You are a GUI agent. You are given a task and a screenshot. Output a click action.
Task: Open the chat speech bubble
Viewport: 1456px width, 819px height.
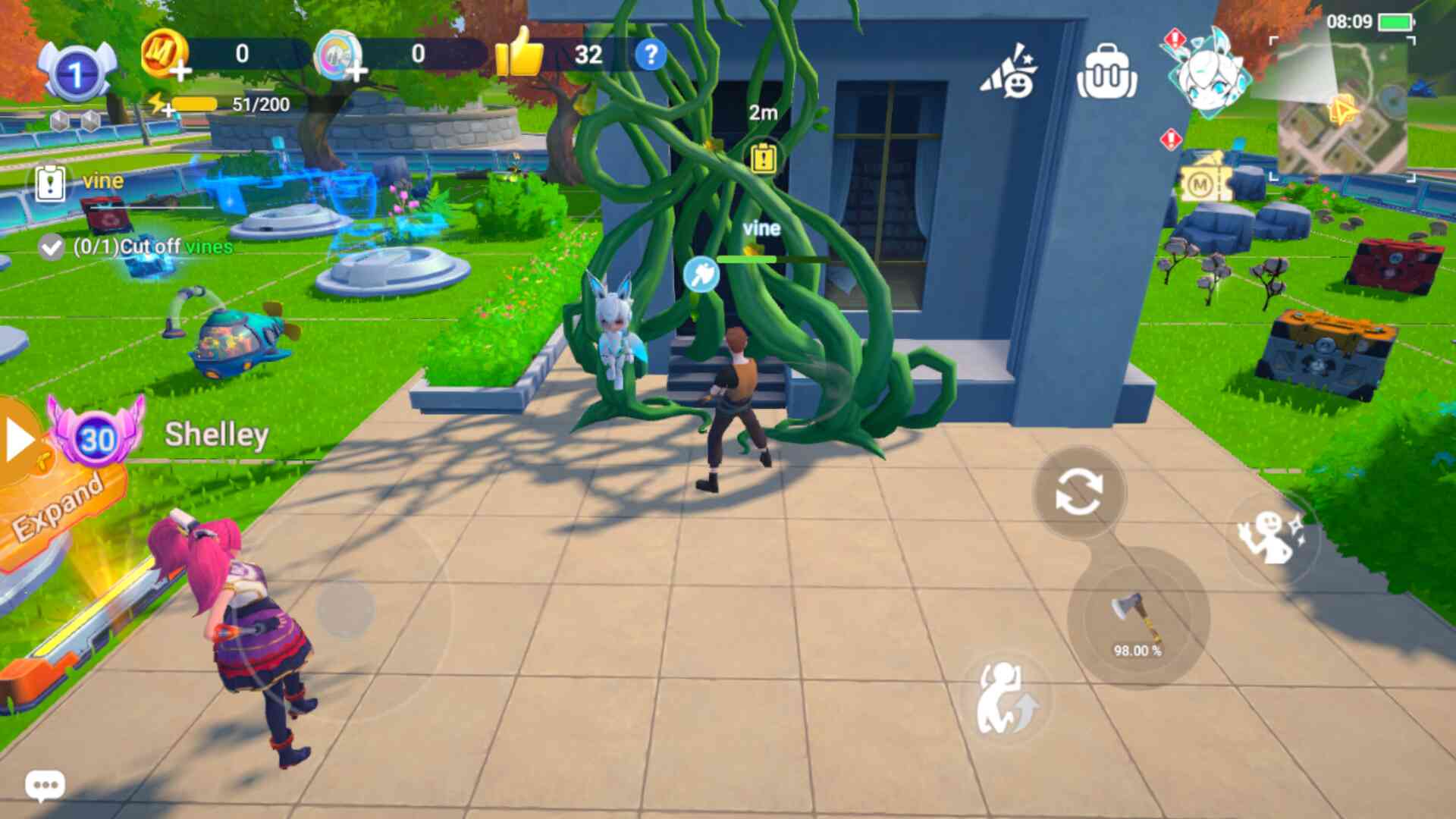(x=45, y=785)
